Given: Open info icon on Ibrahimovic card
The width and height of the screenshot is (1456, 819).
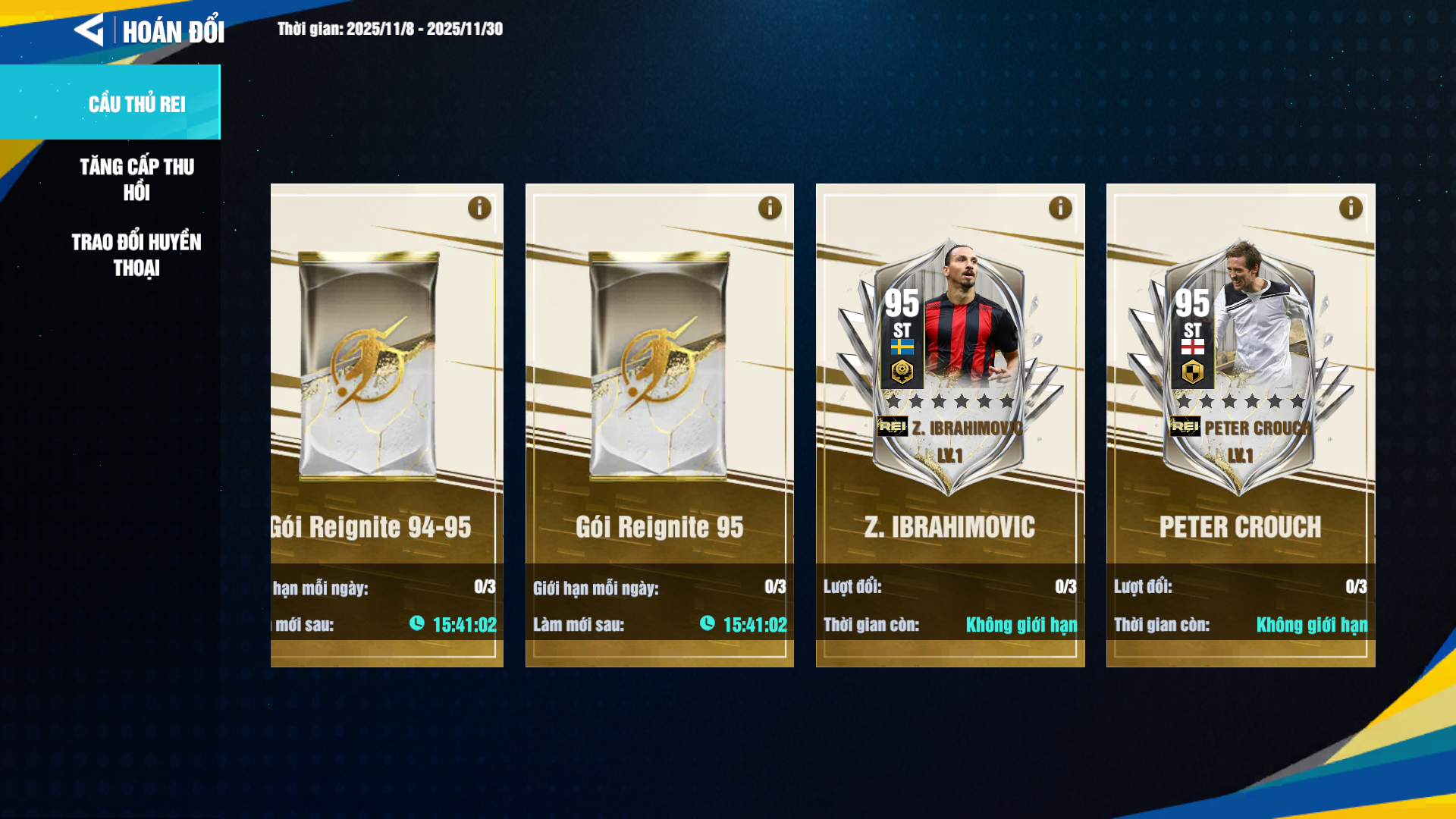Looking at the screenshot, I should (x=1060, y=208).
